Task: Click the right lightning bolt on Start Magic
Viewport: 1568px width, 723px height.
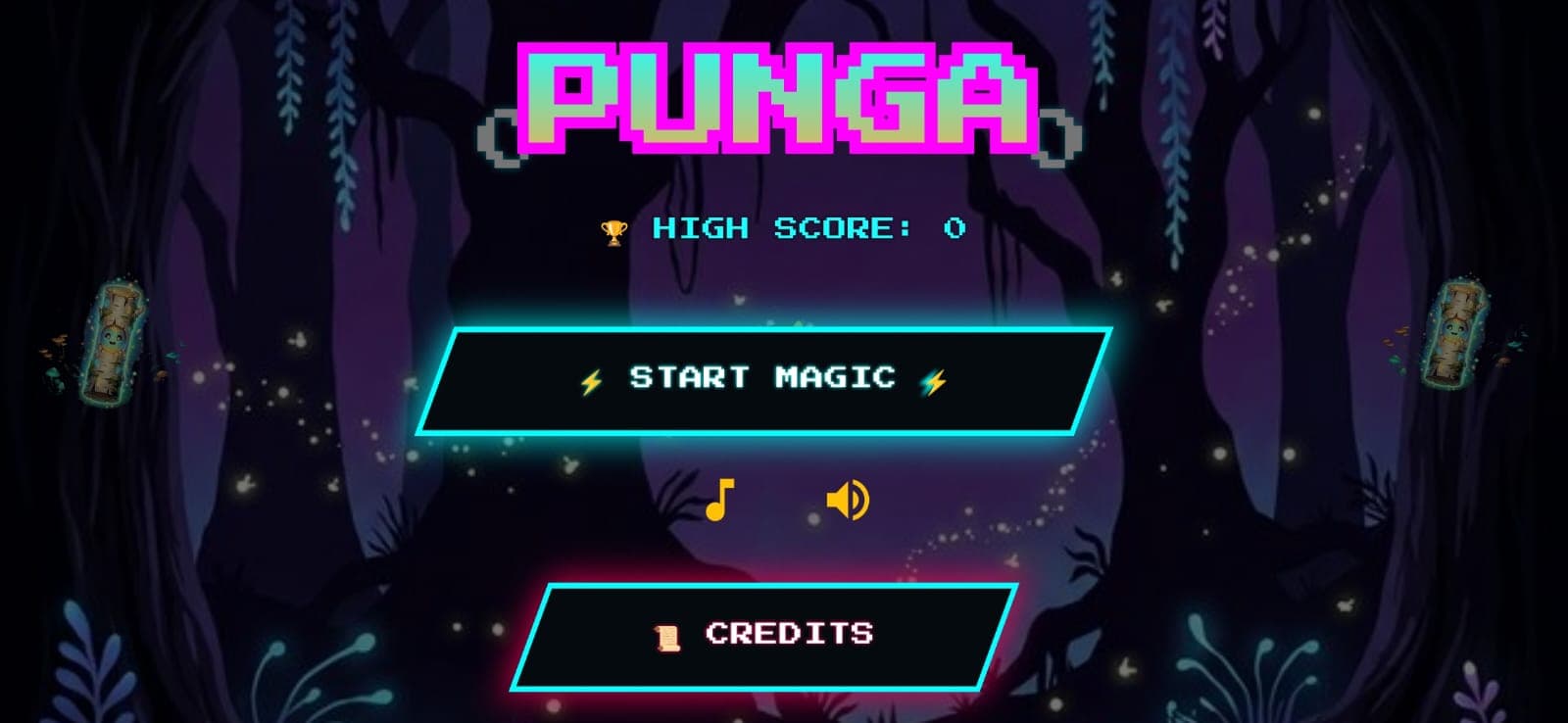Action: [934, 381]
